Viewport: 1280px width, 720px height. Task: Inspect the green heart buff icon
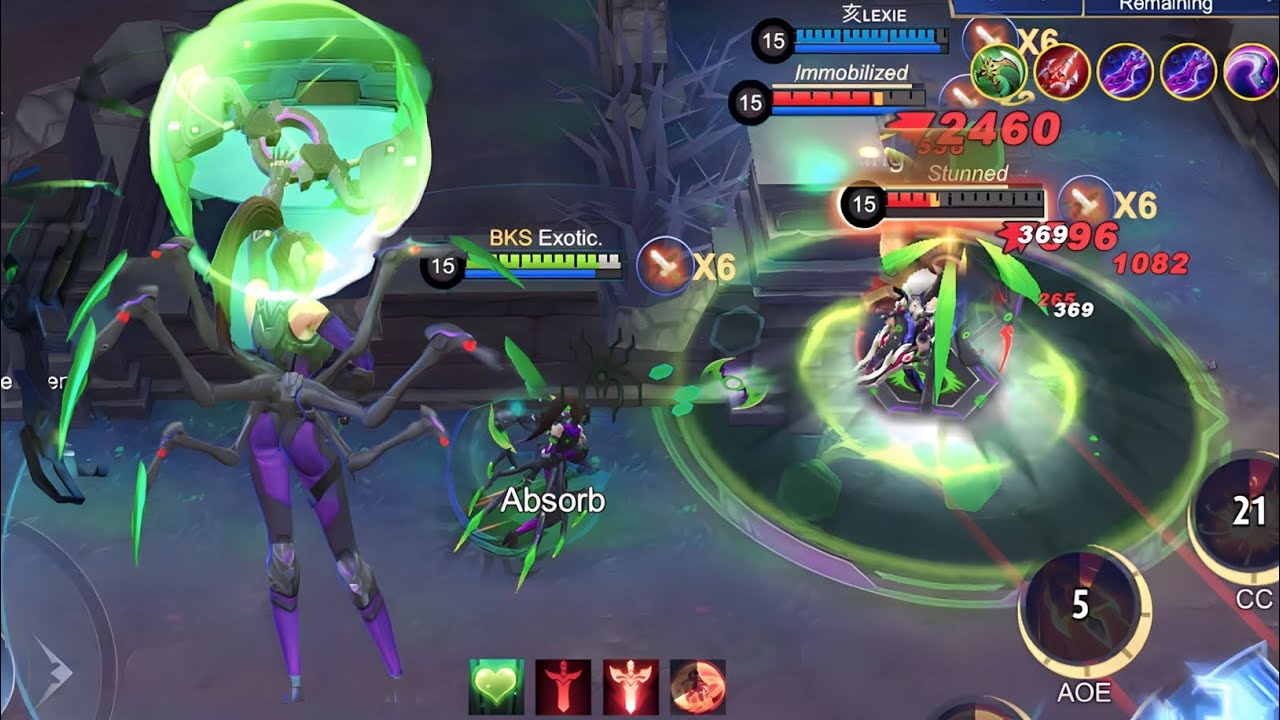(496, 687)
